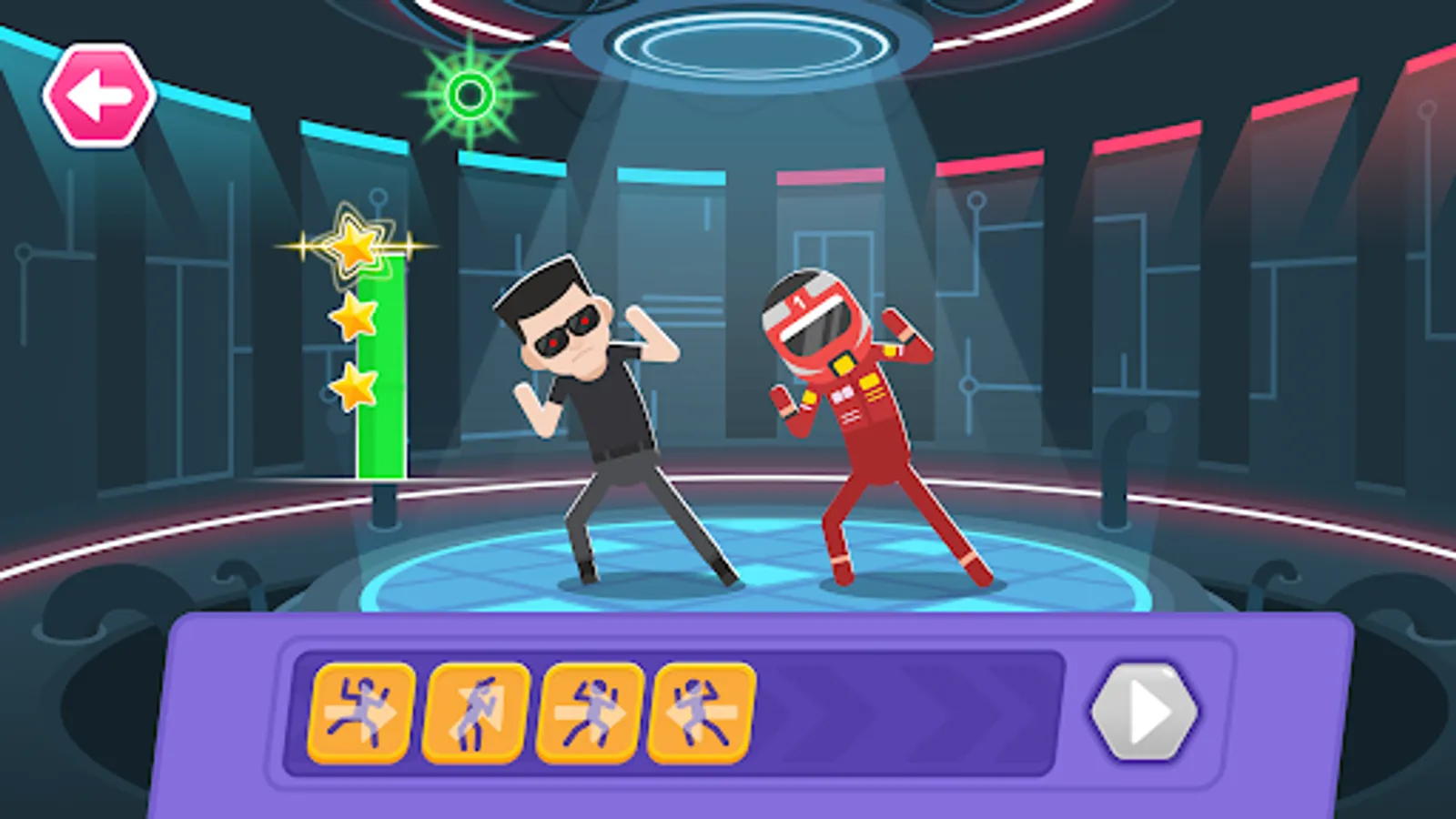The width and height of the screenshot is (1456, 819).
Task: Select the red race-driver dancer
Action: (855, 409)
